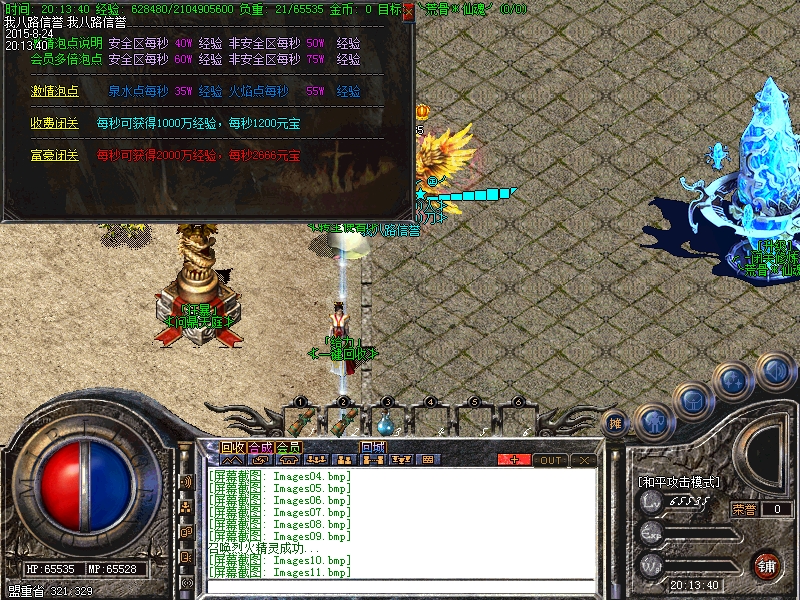
Task: Click the 回城 return-to-town button
Action: (x=374, y=447)
